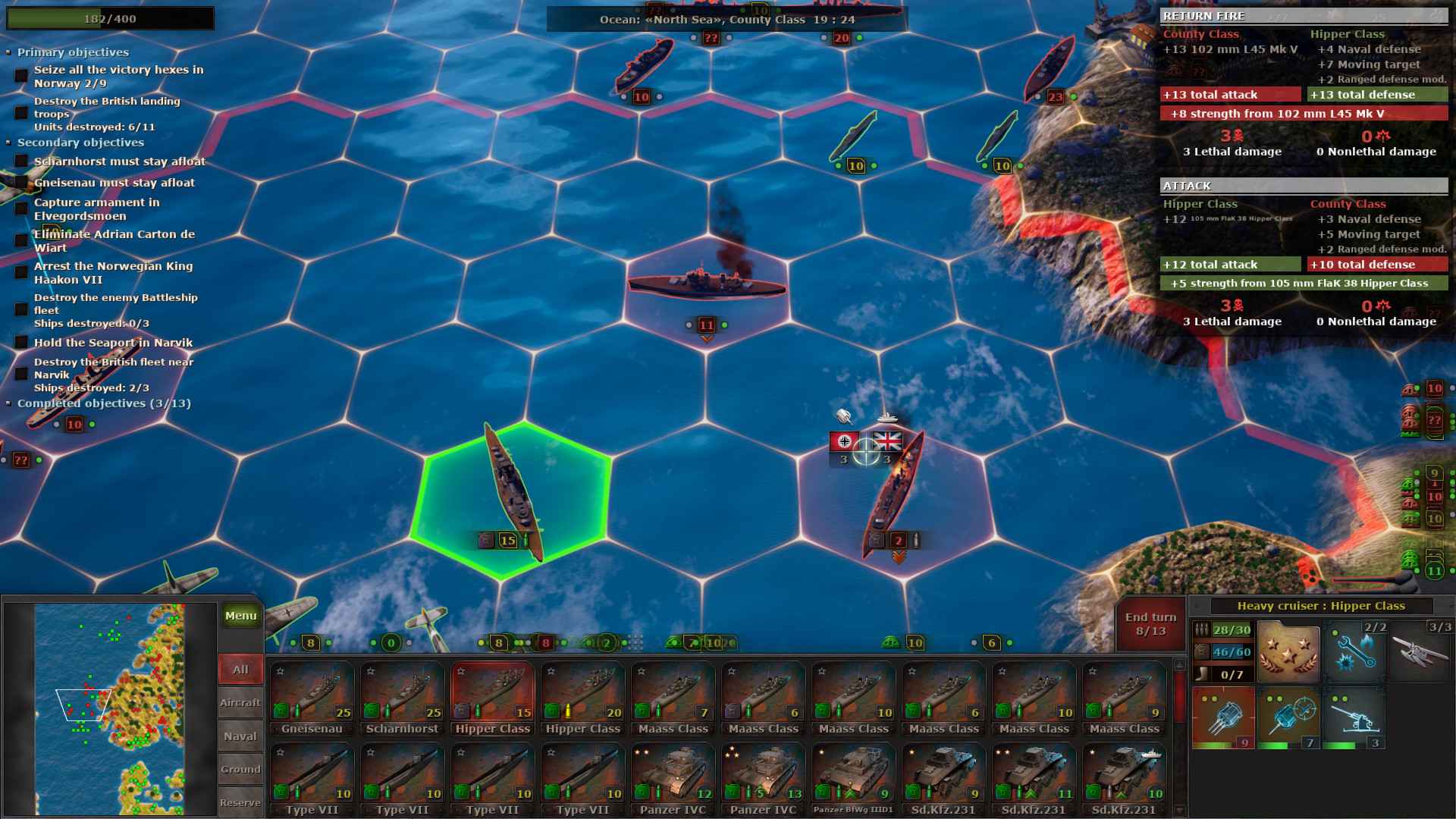
Task: Toggle the favorite star on the Gneisenau card
Action: pyautogui.click(x=281, y=670)
